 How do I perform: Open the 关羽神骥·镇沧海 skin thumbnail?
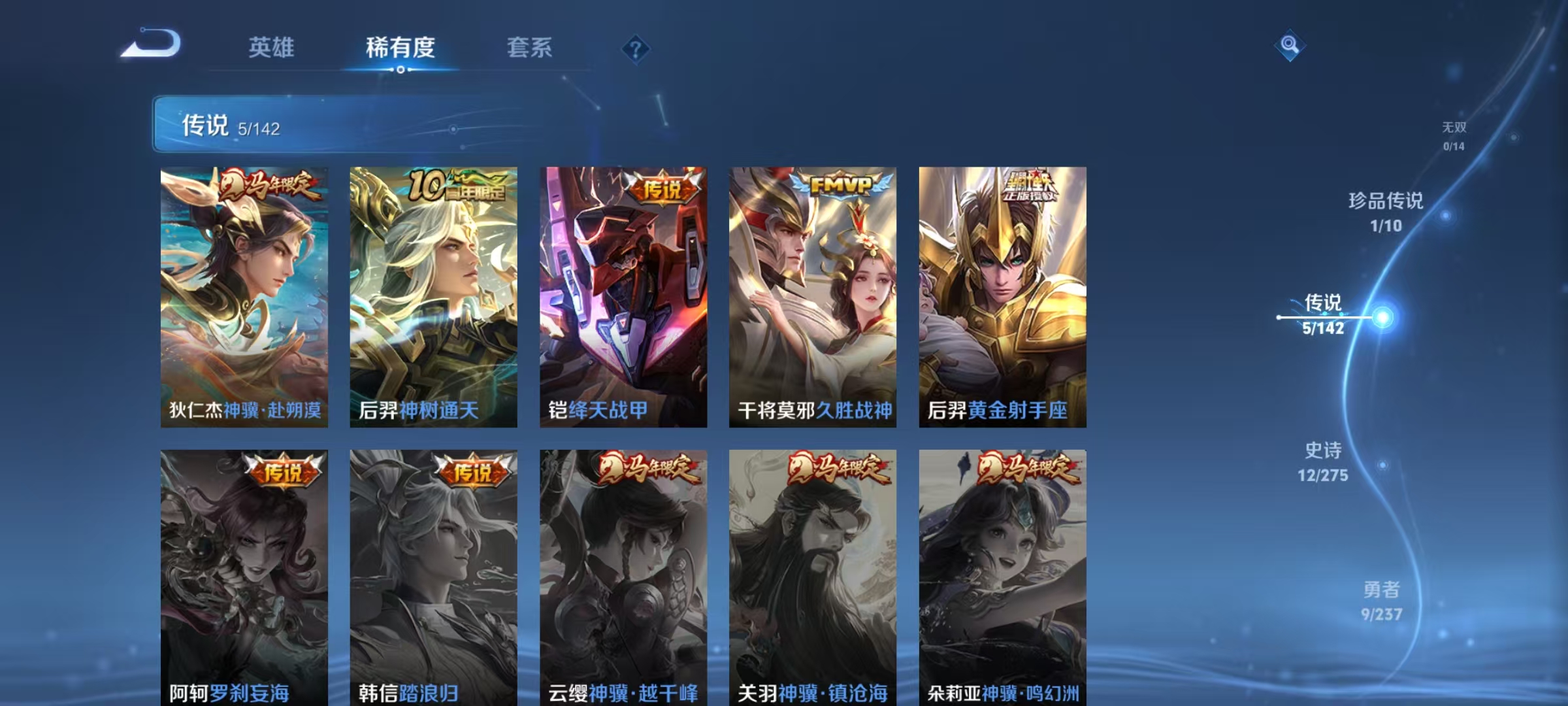[x=812, y=569]
